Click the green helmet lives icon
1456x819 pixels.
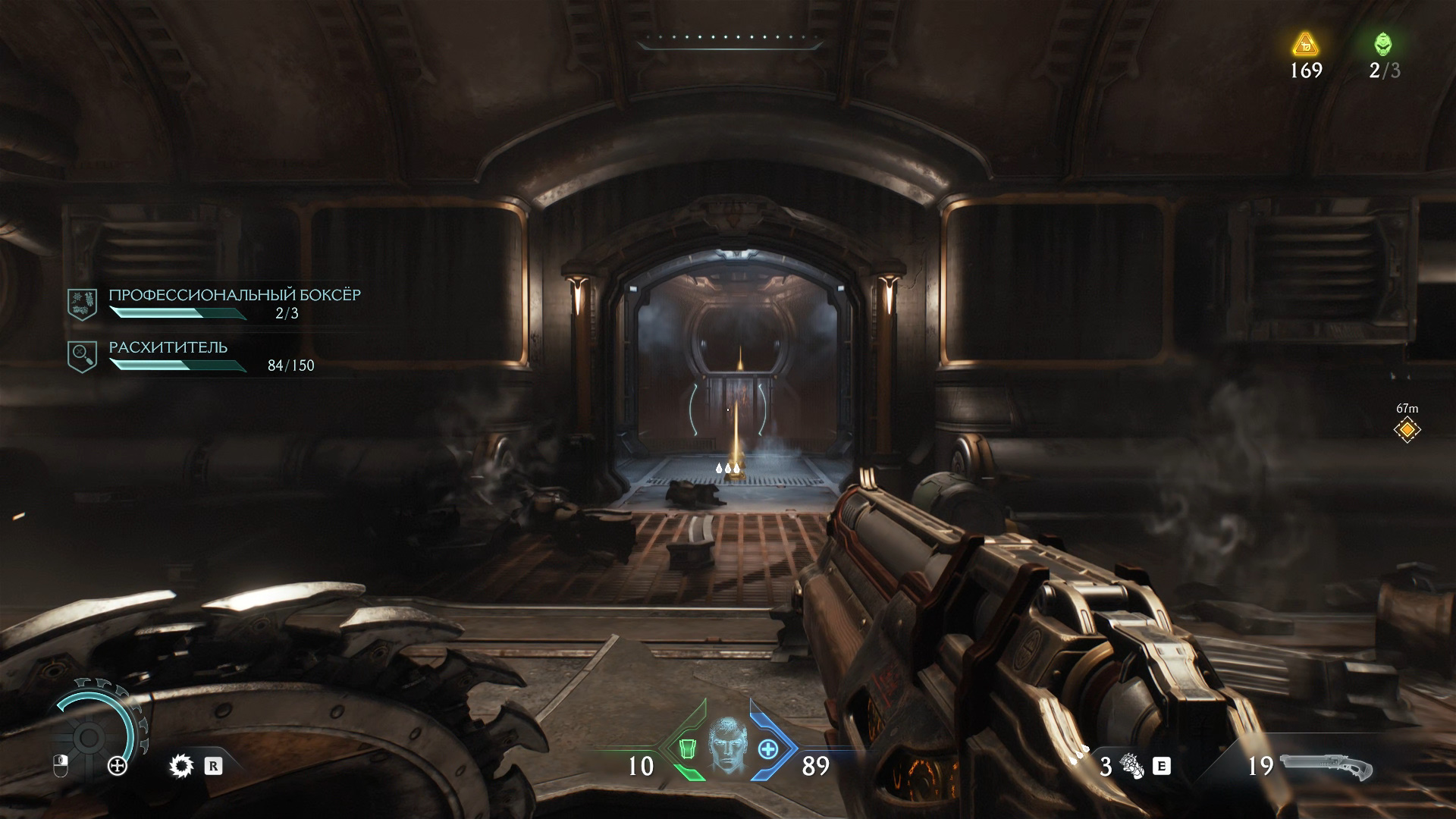[x=1383, y=44]
